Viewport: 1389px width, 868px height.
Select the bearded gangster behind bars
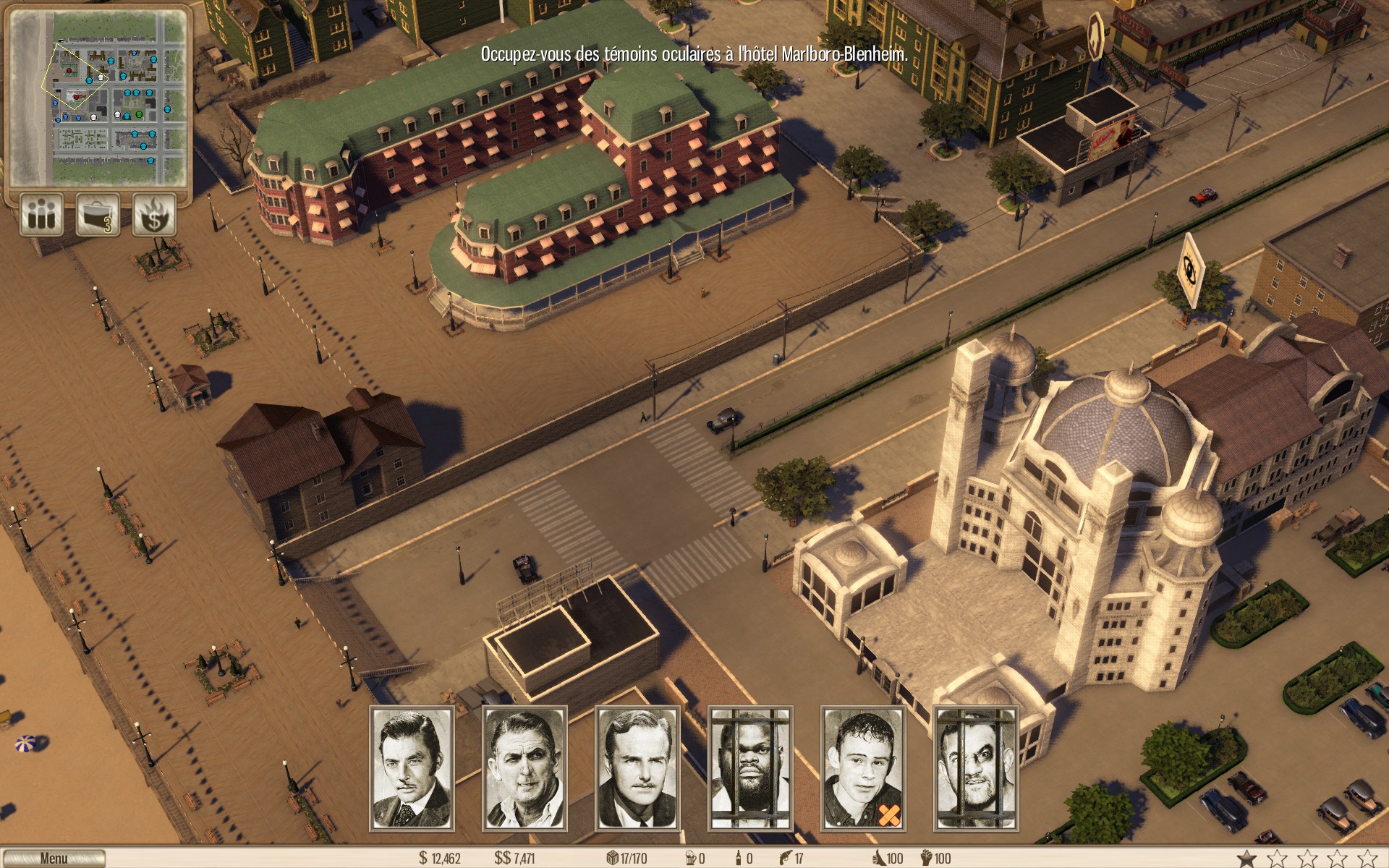(x=750, y=768)
